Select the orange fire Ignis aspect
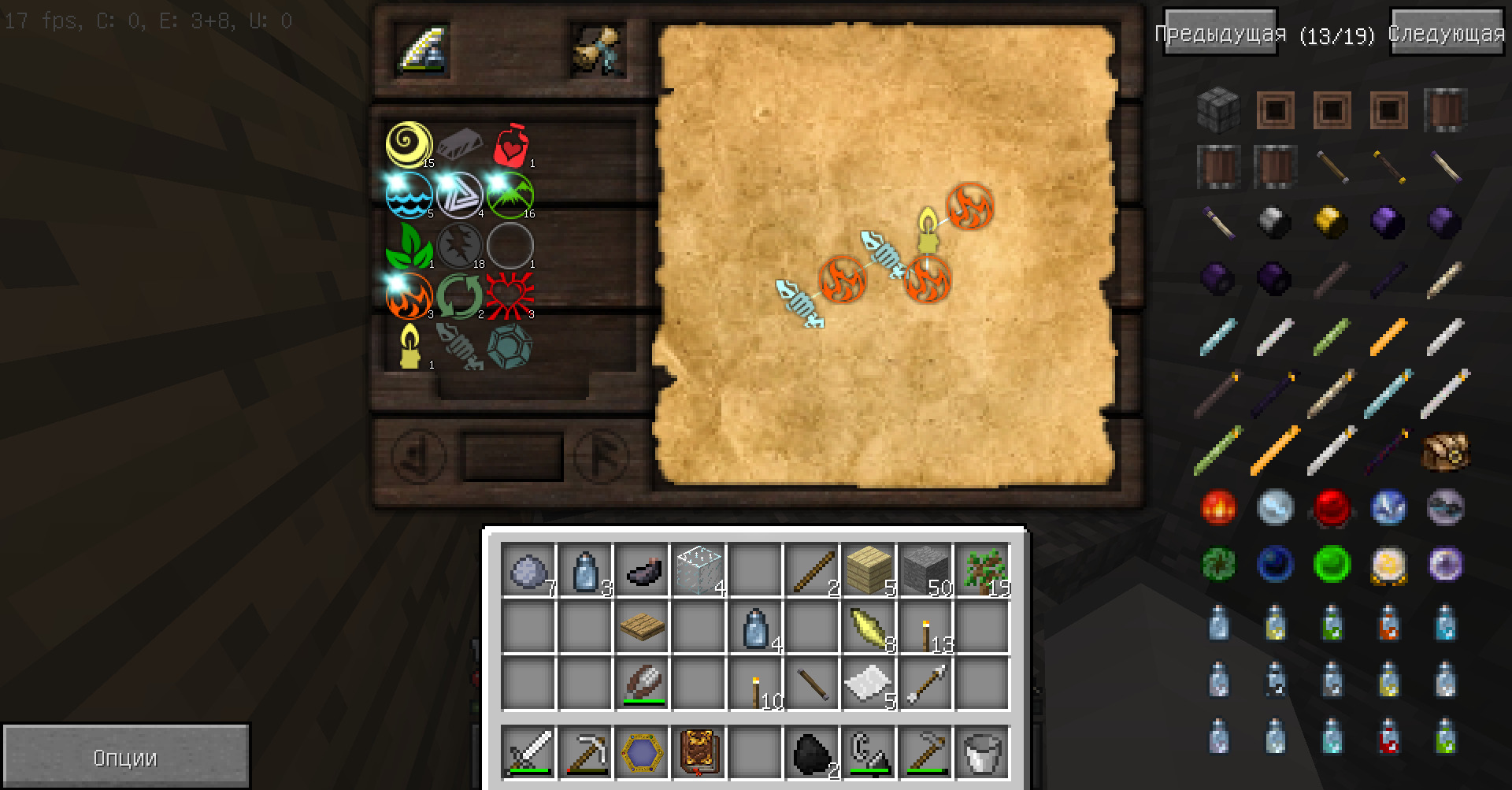This screenshot has width=1512, height=790. [x=409, y=295]
